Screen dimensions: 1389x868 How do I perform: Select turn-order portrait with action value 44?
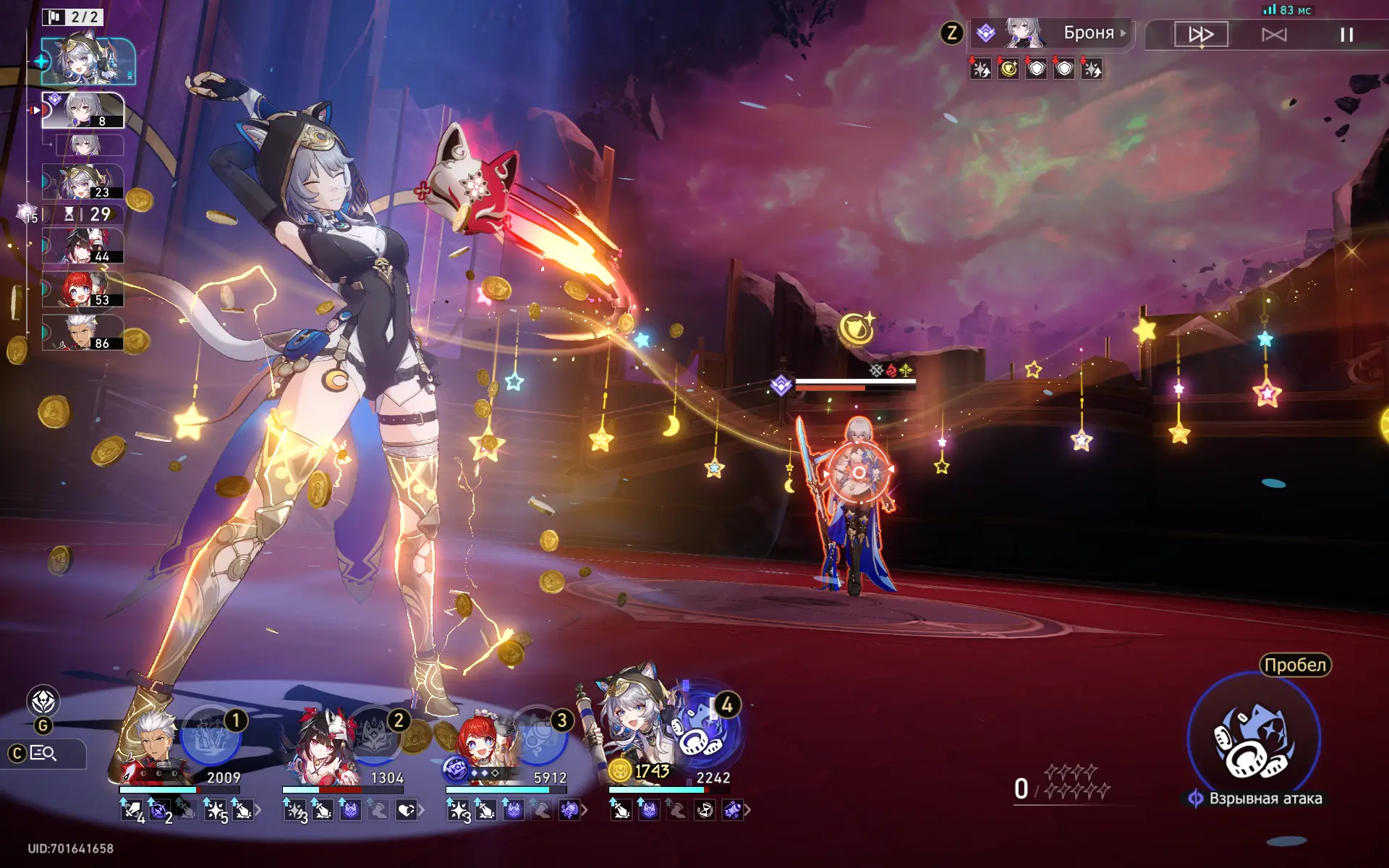83,246
